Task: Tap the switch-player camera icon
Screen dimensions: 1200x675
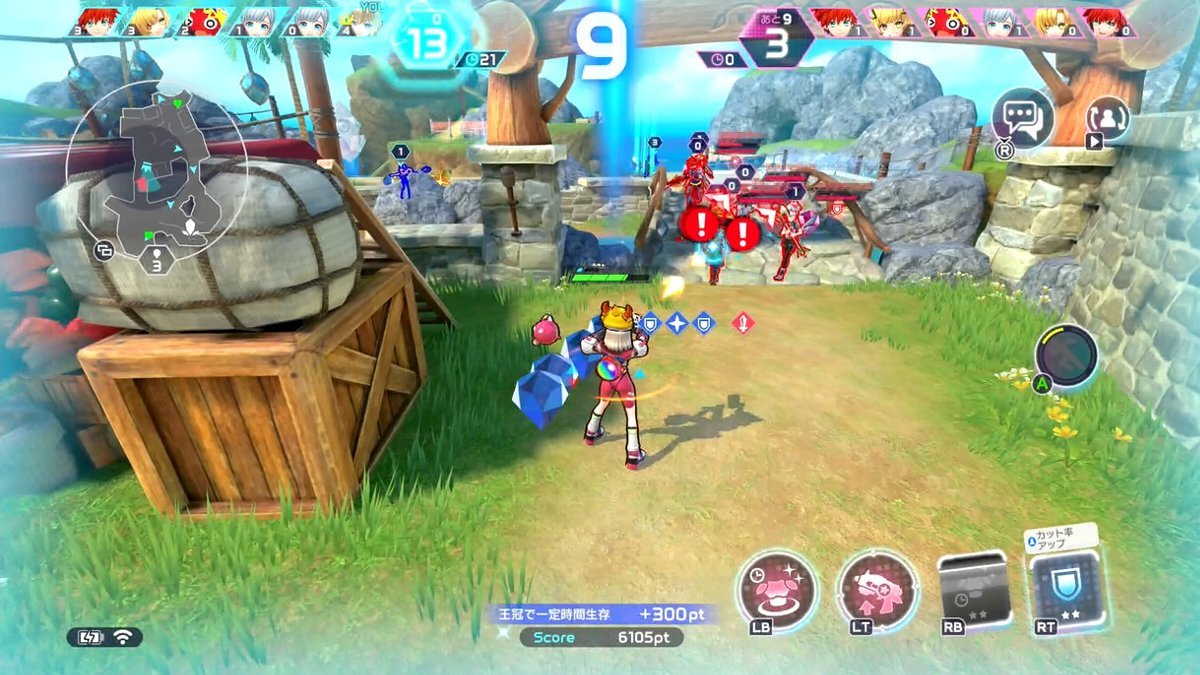Action: tap(1107, 118)
